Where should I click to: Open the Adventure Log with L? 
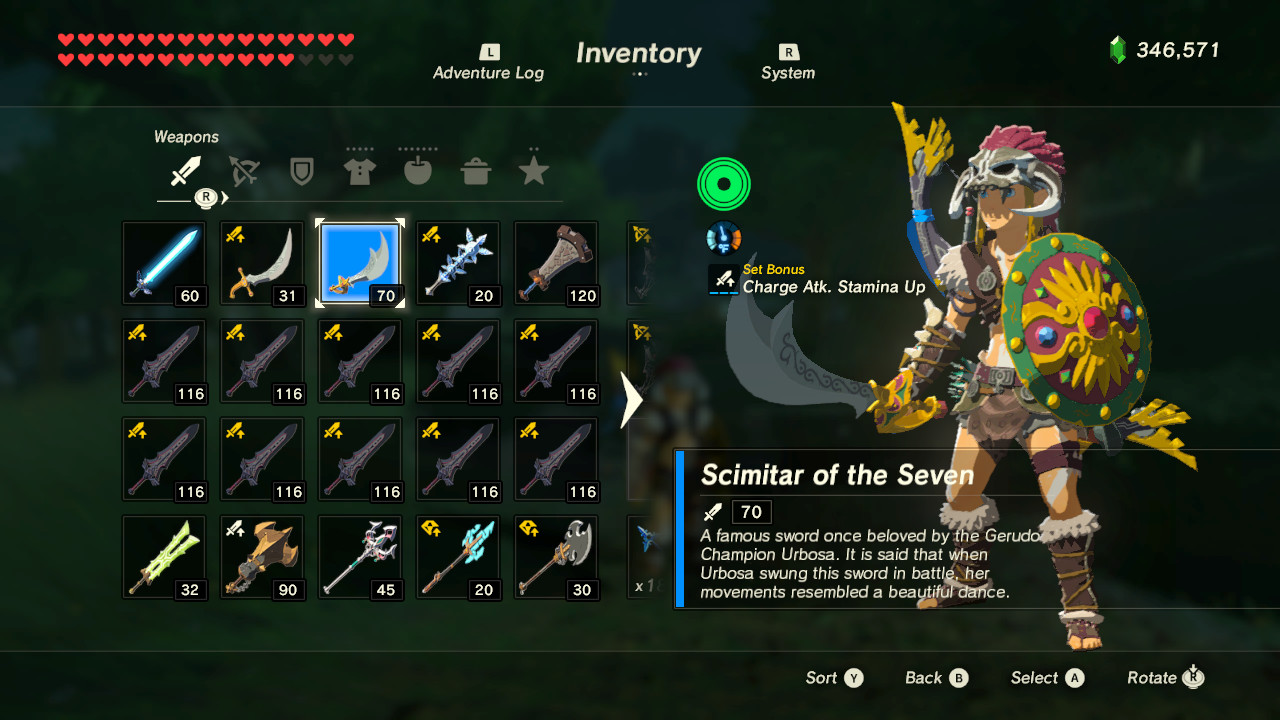click(488, 60)
